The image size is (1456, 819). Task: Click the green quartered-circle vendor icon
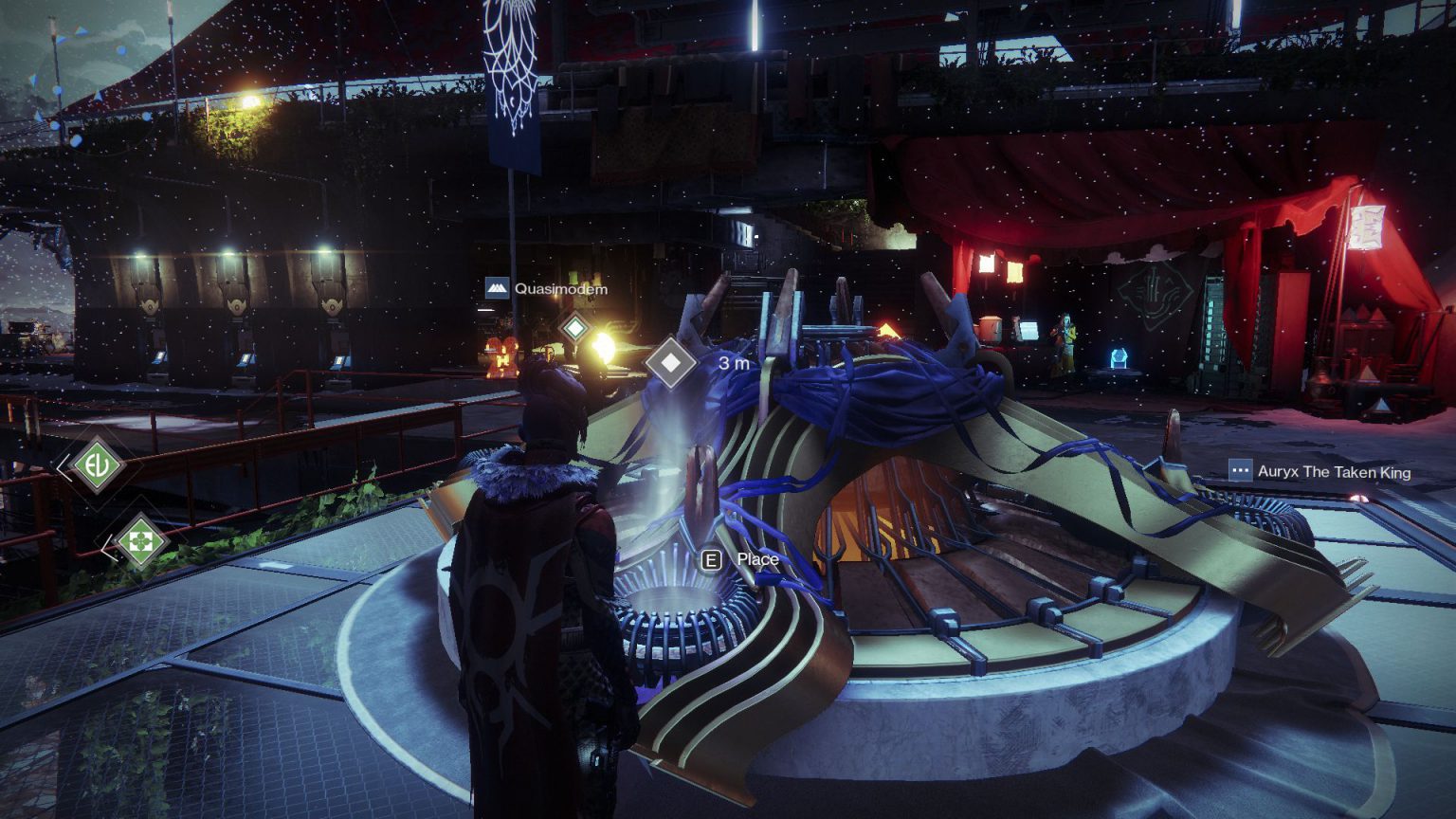140,542
